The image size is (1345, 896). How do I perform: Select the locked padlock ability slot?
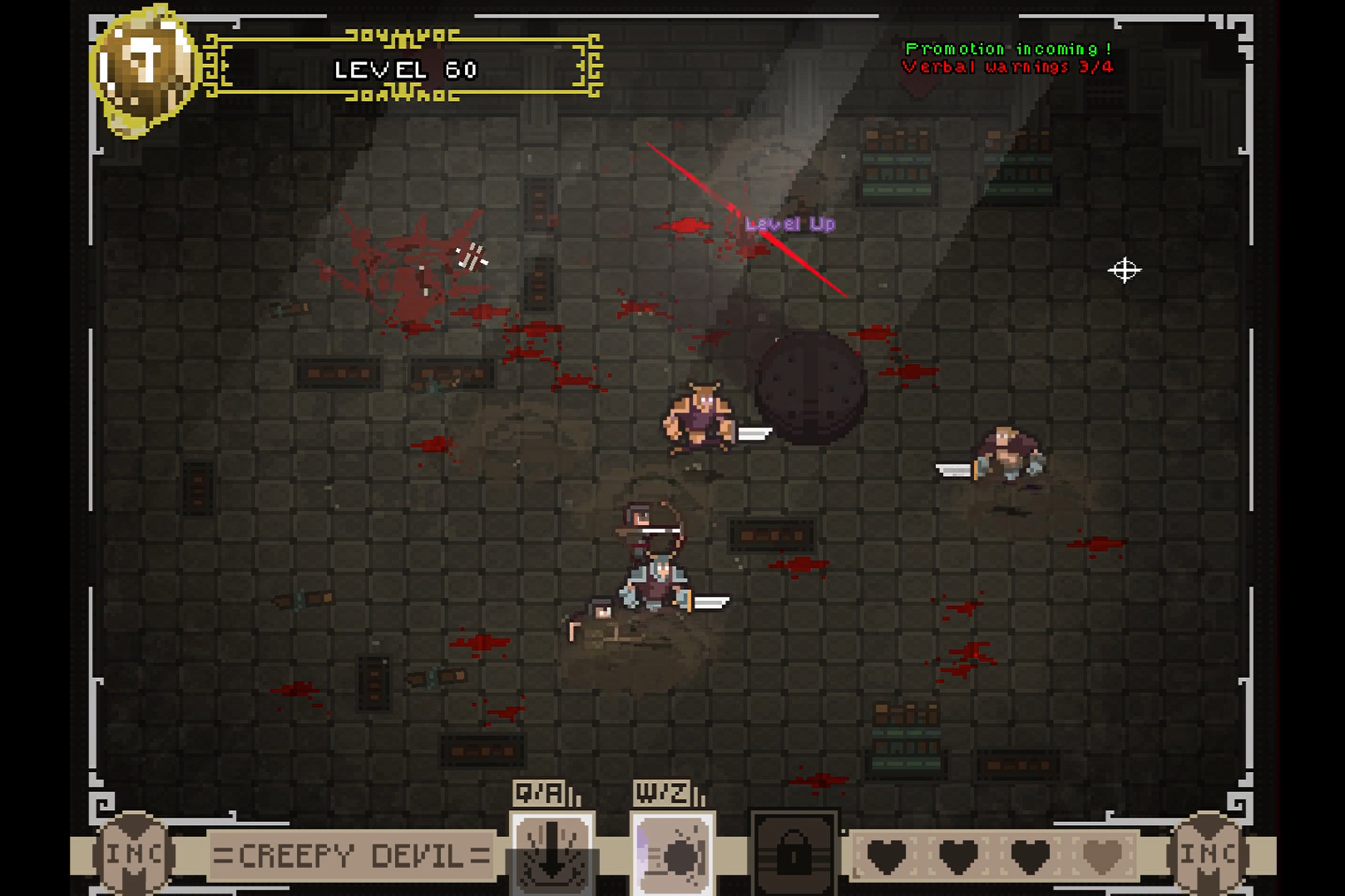coord(794,854)
